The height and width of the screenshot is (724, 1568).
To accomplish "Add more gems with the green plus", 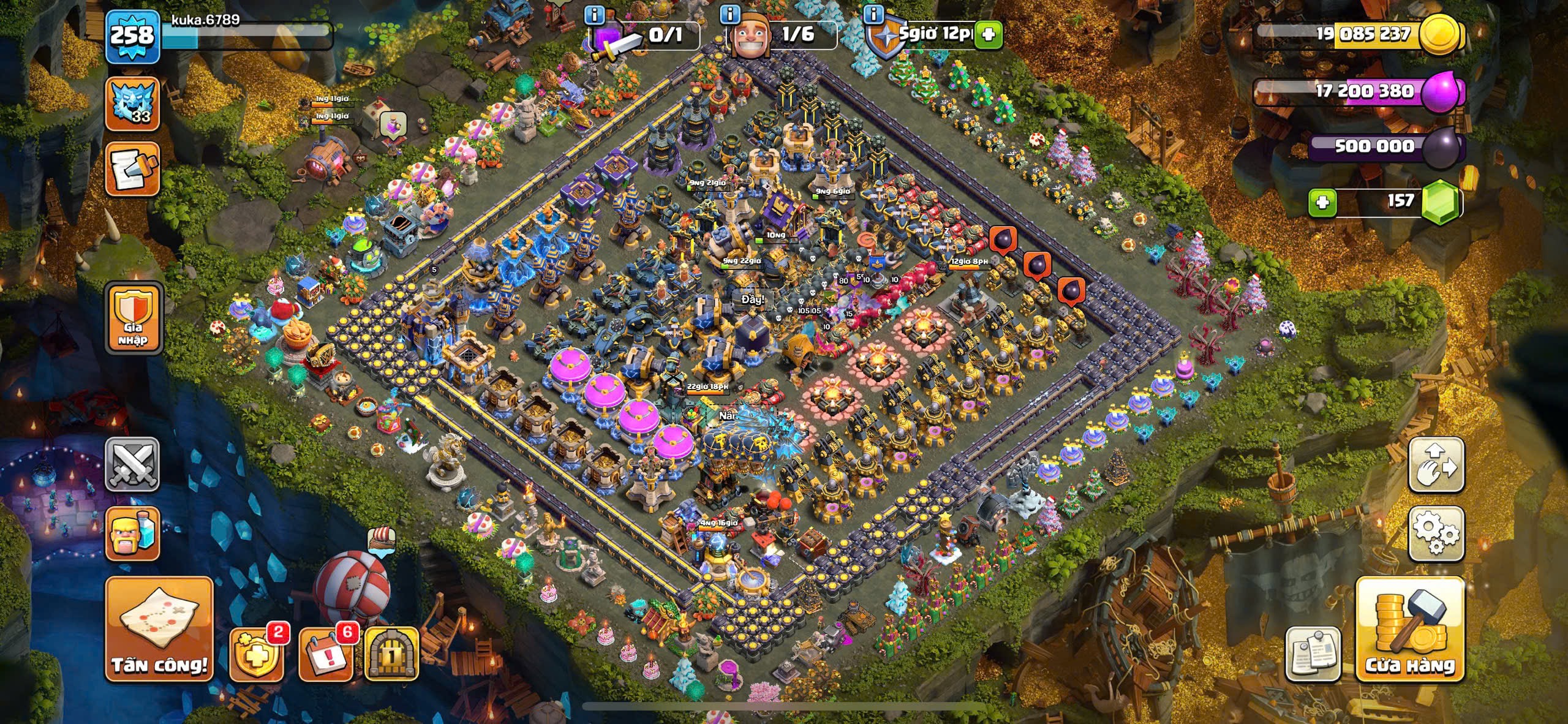I will coord(1322,202).
